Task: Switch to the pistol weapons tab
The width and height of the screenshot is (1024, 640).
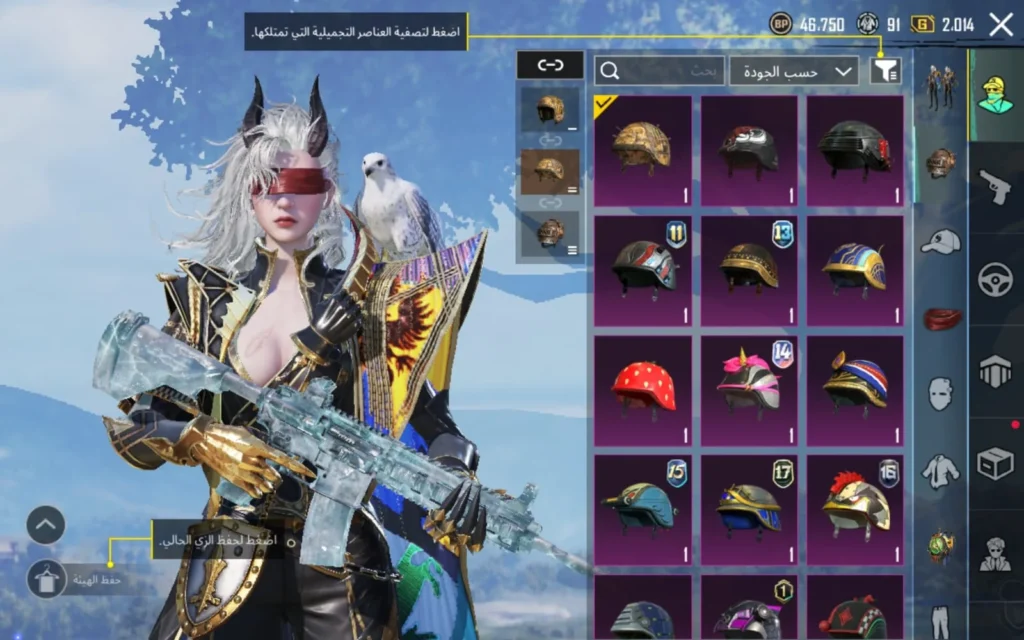Action: pos(996,187)
